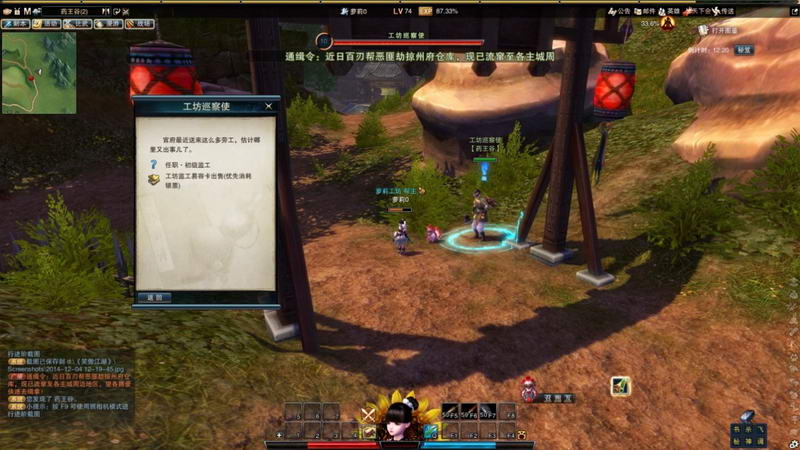Select the 副本 dungeon button
The image size is (800, 450).
click(x=14, y=22)
